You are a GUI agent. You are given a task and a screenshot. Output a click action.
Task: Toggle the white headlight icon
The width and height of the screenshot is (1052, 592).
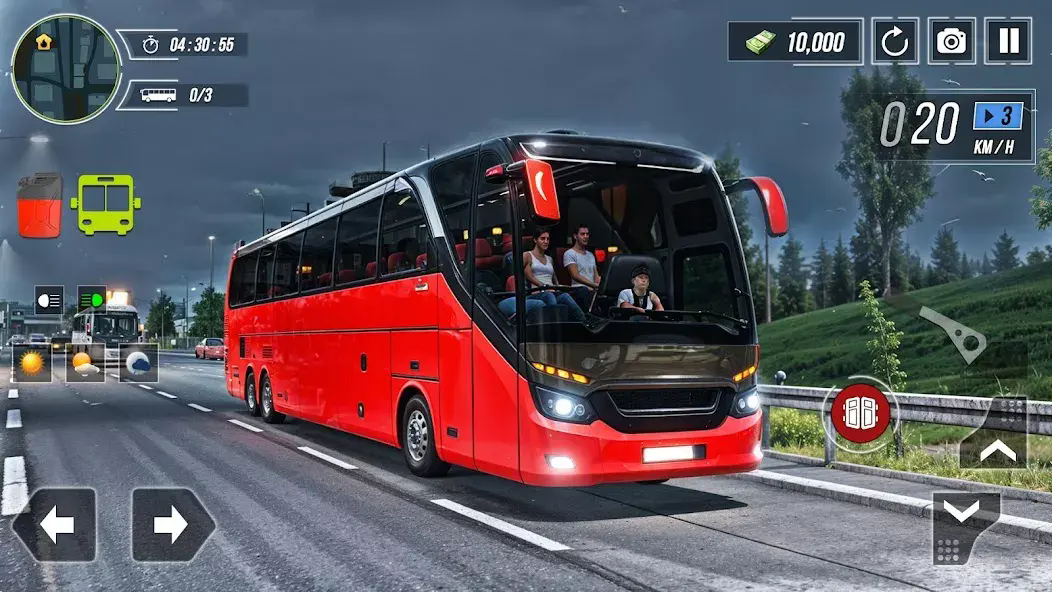[x=49, y=299]
